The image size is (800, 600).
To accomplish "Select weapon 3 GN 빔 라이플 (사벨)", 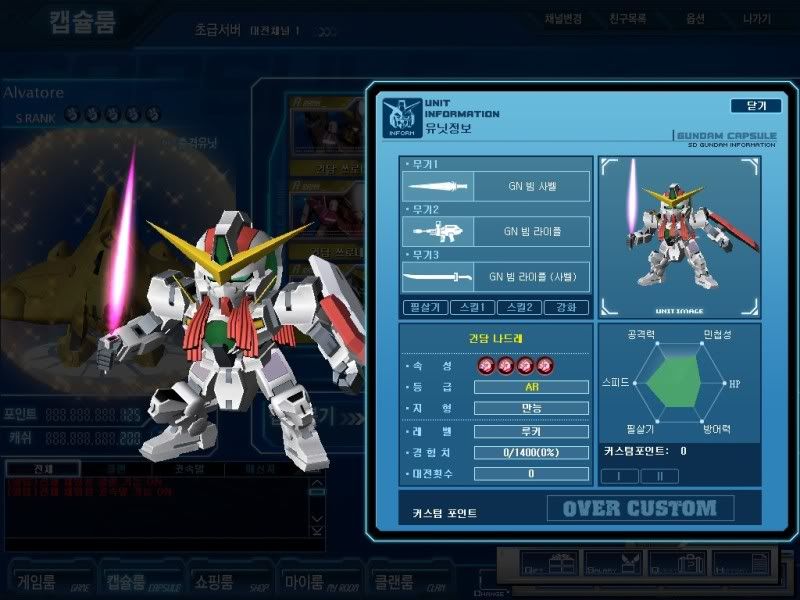I will (x=496, y=277).
